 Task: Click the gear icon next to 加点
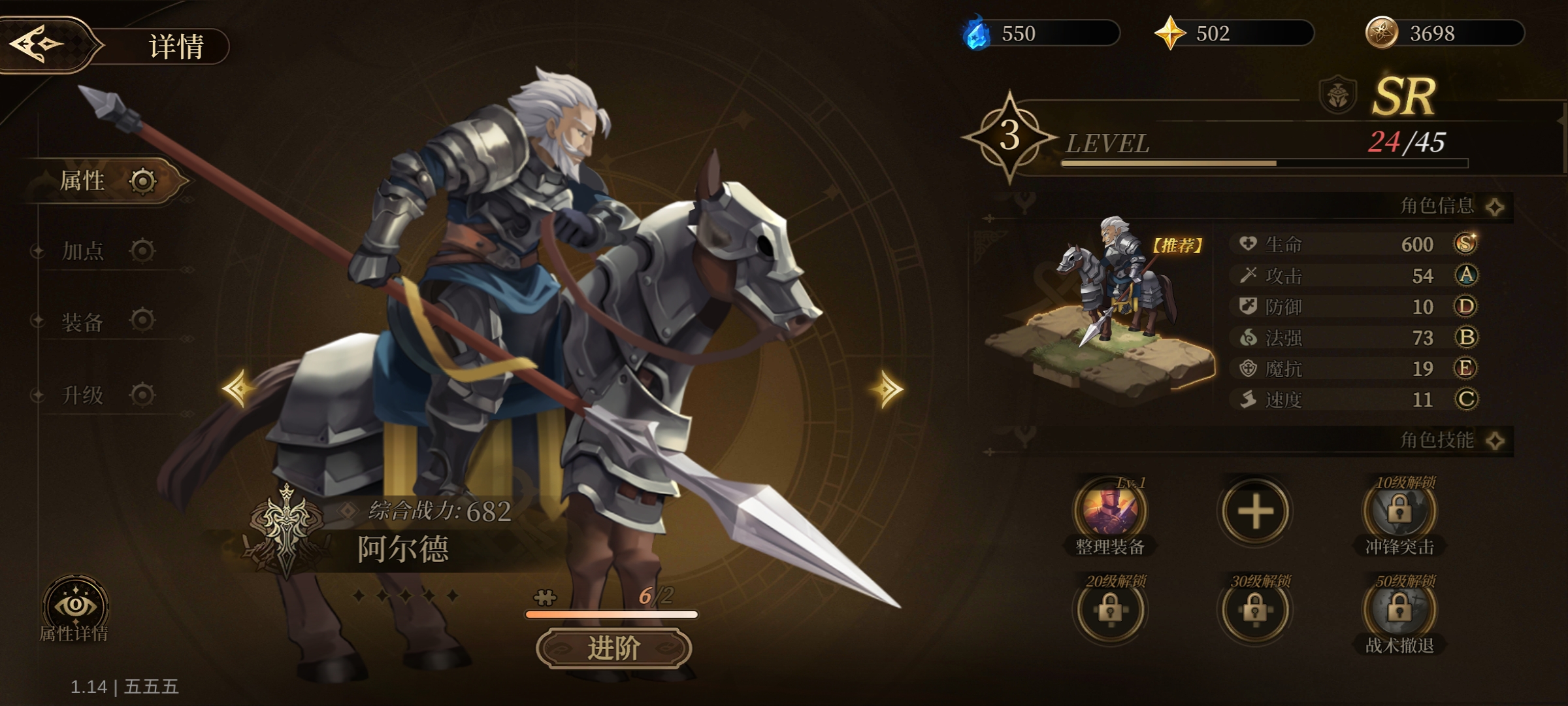[141, 252]
